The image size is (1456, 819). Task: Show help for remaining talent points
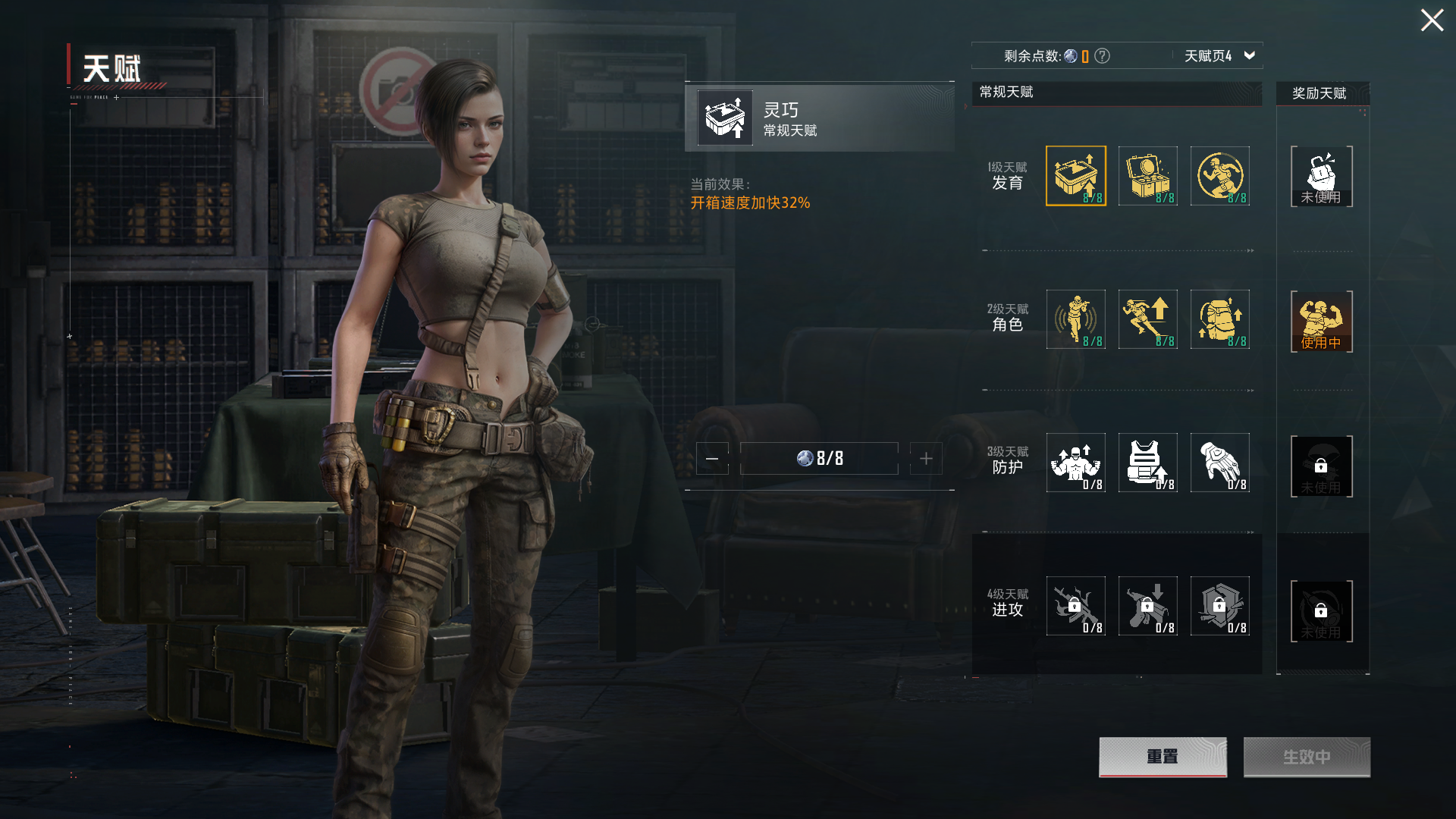tap(1103, 56)
